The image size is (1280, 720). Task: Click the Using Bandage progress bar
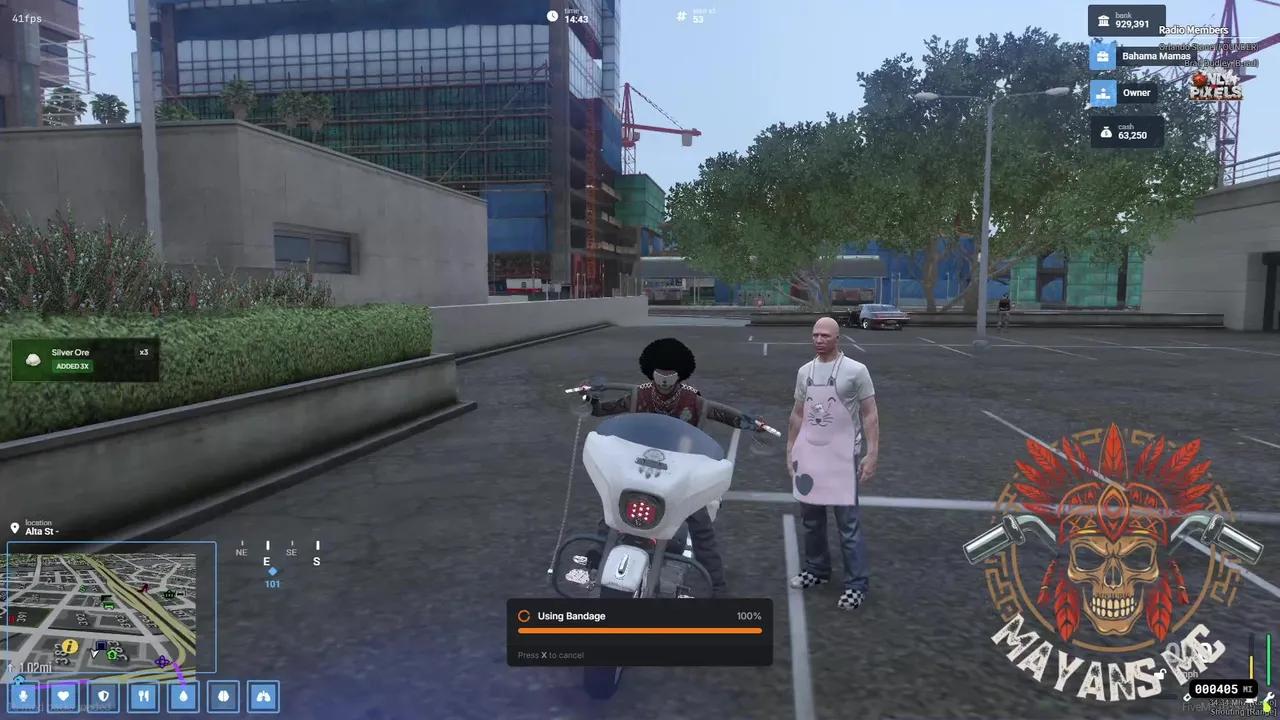pyautogui.click(x=639, y=631)
